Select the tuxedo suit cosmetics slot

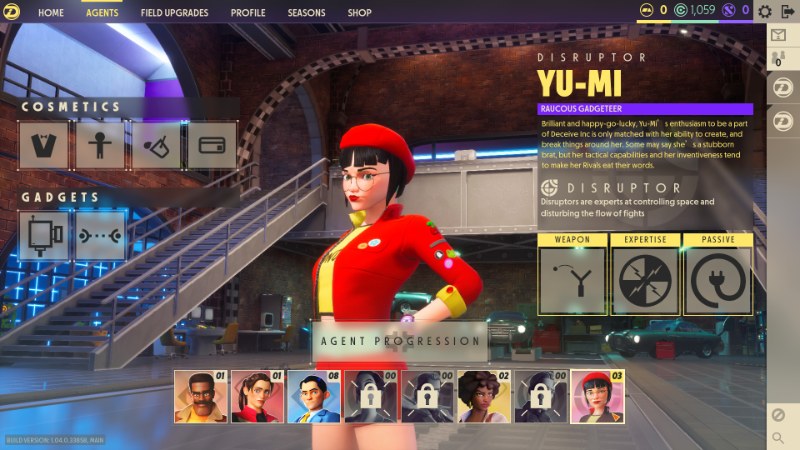[44, 146]
